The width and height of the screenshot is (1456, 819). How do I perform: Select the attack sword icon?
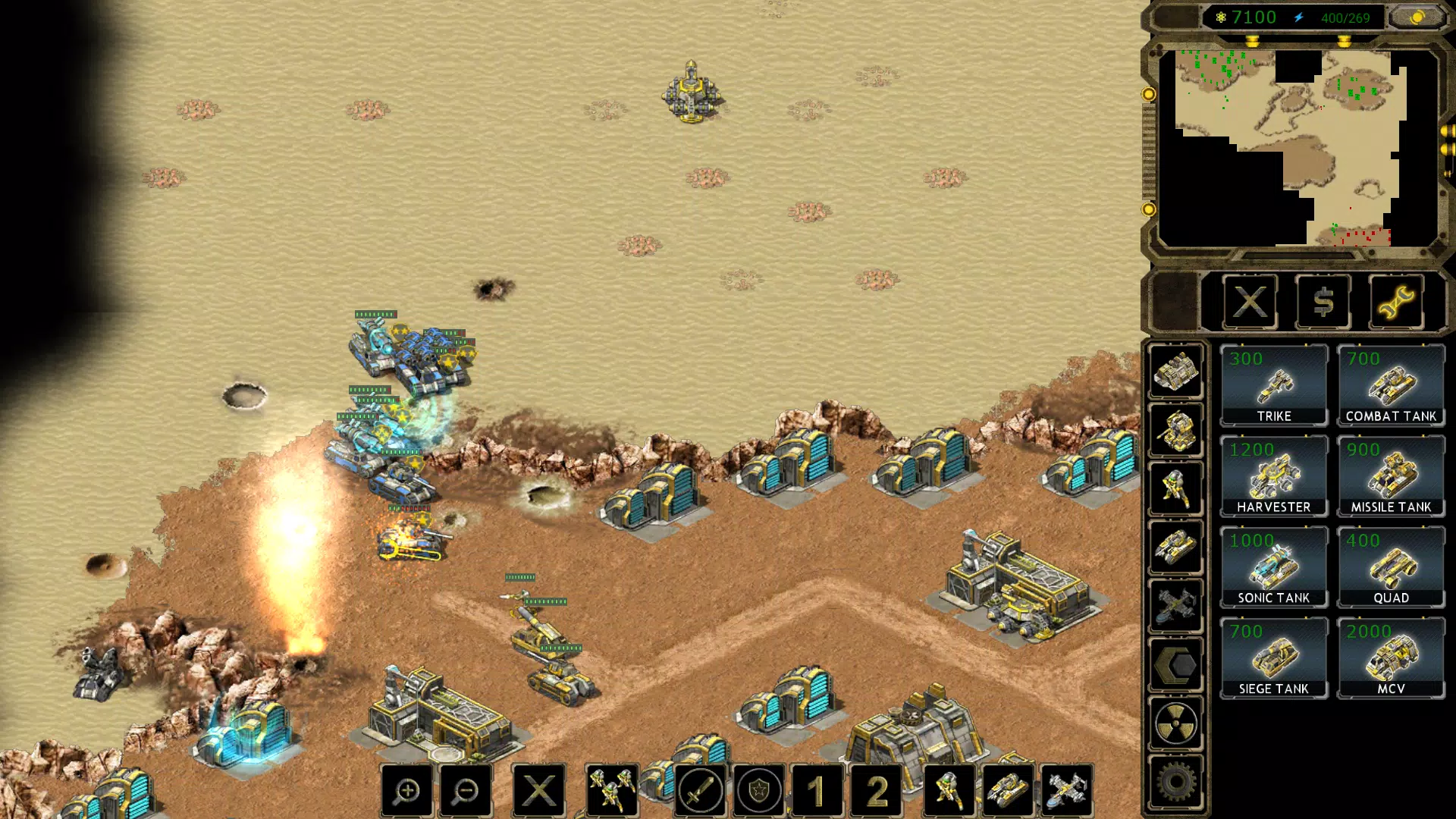(700, 790)
